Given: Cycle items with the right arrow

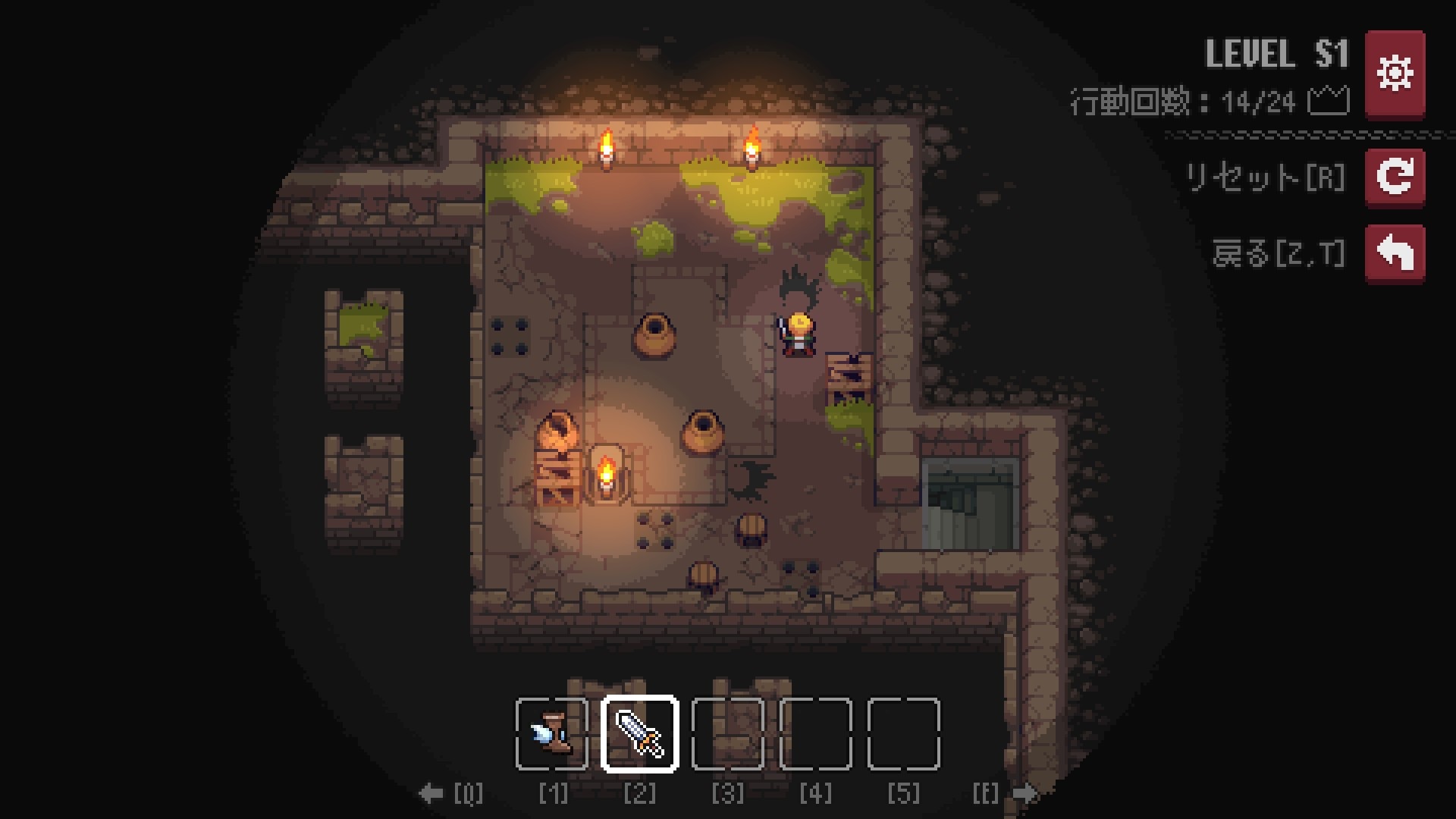Looking at the screenshot, I should pyautogui.click(x=1025, y=794).
